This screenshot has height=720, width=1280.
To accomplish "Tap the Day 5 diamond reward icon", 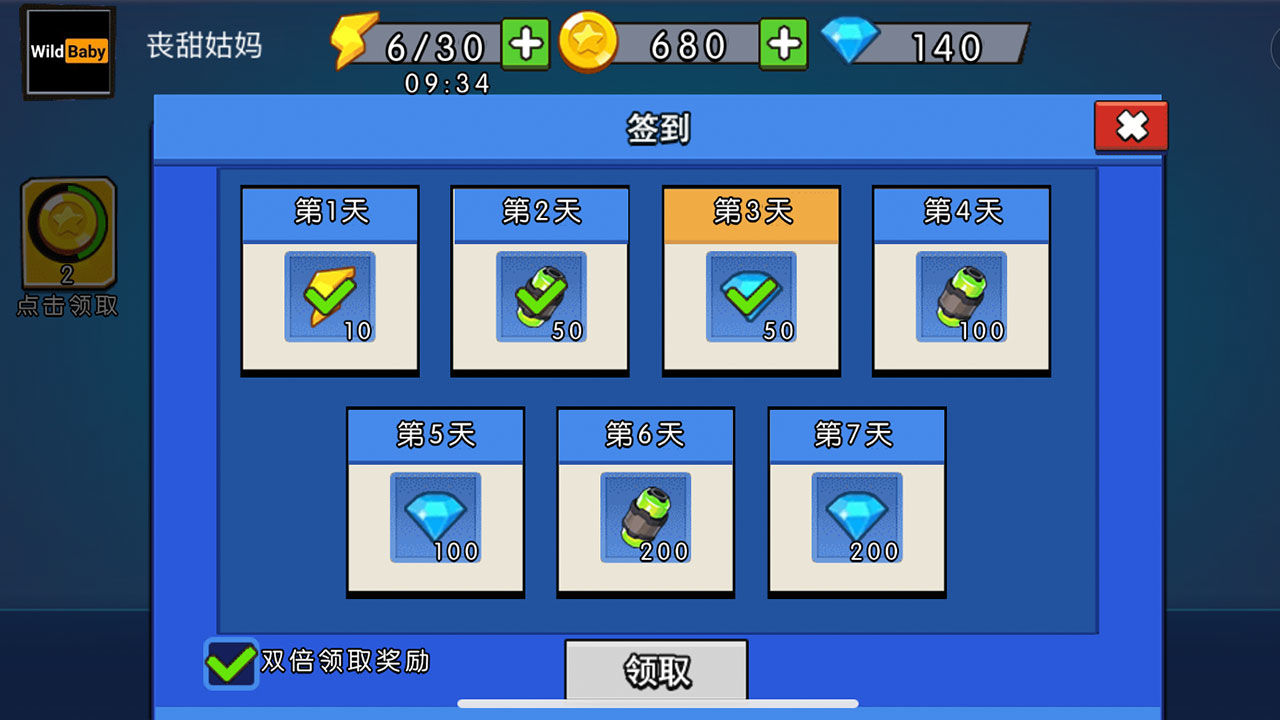I will pos(436,517).
